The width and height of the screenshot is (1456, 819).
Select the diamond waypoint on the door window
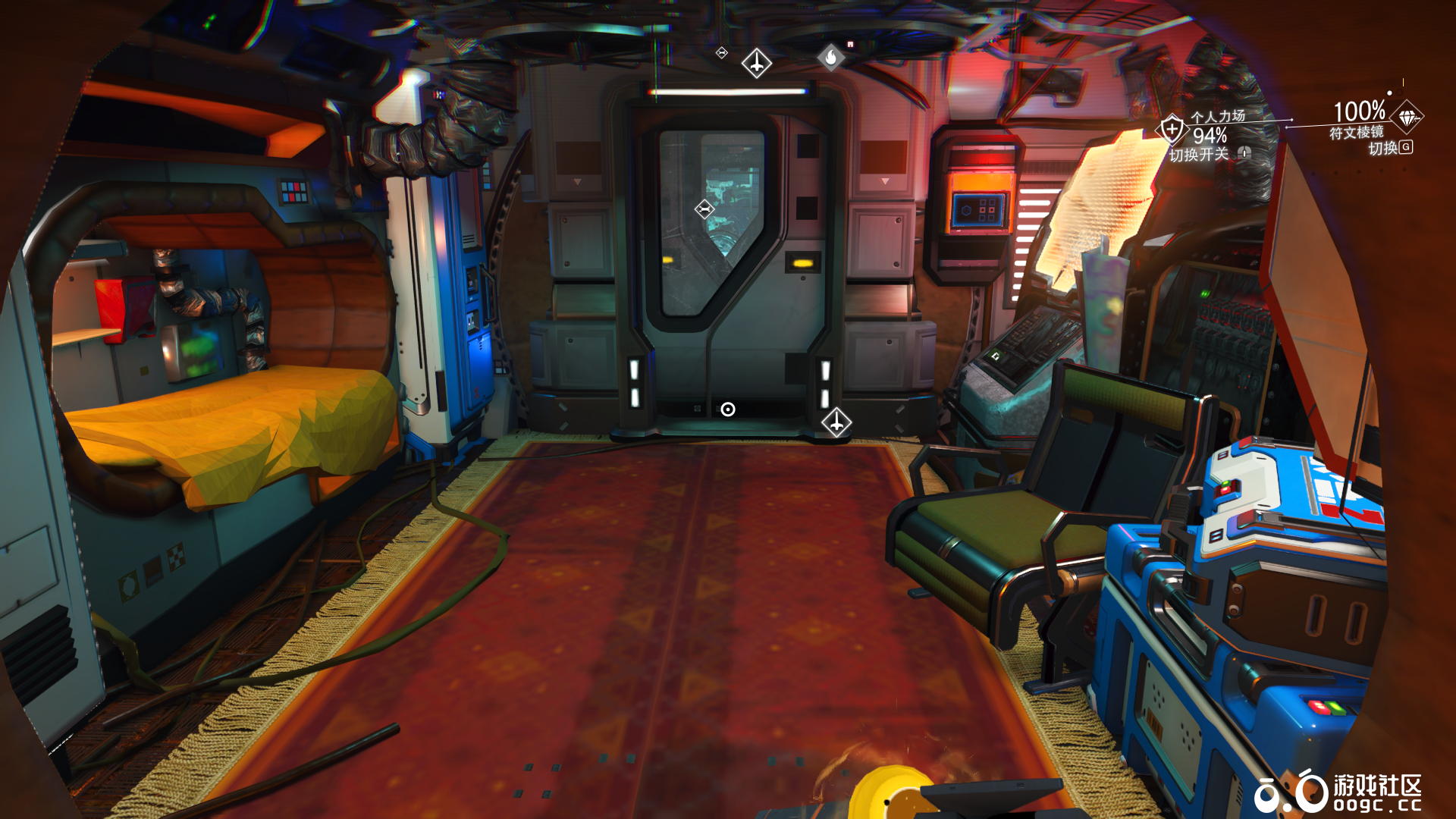[x=704, y=209]
